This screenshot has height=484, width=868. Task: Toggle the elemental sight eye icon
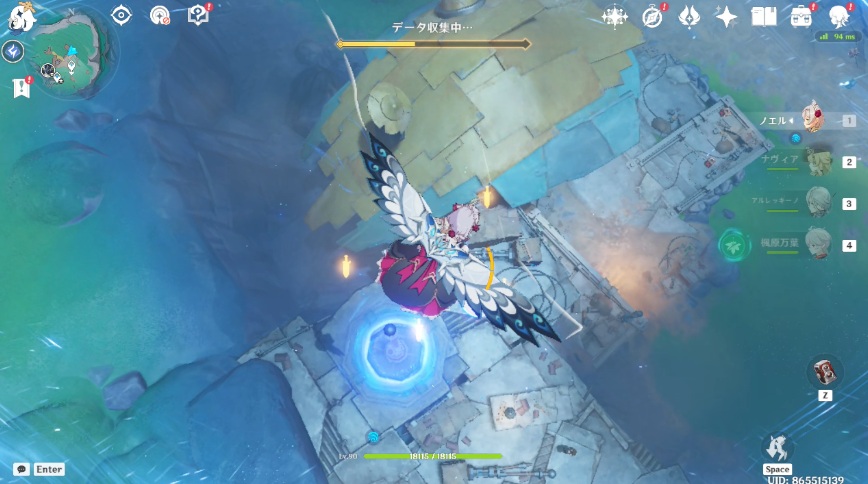point(122,15)
